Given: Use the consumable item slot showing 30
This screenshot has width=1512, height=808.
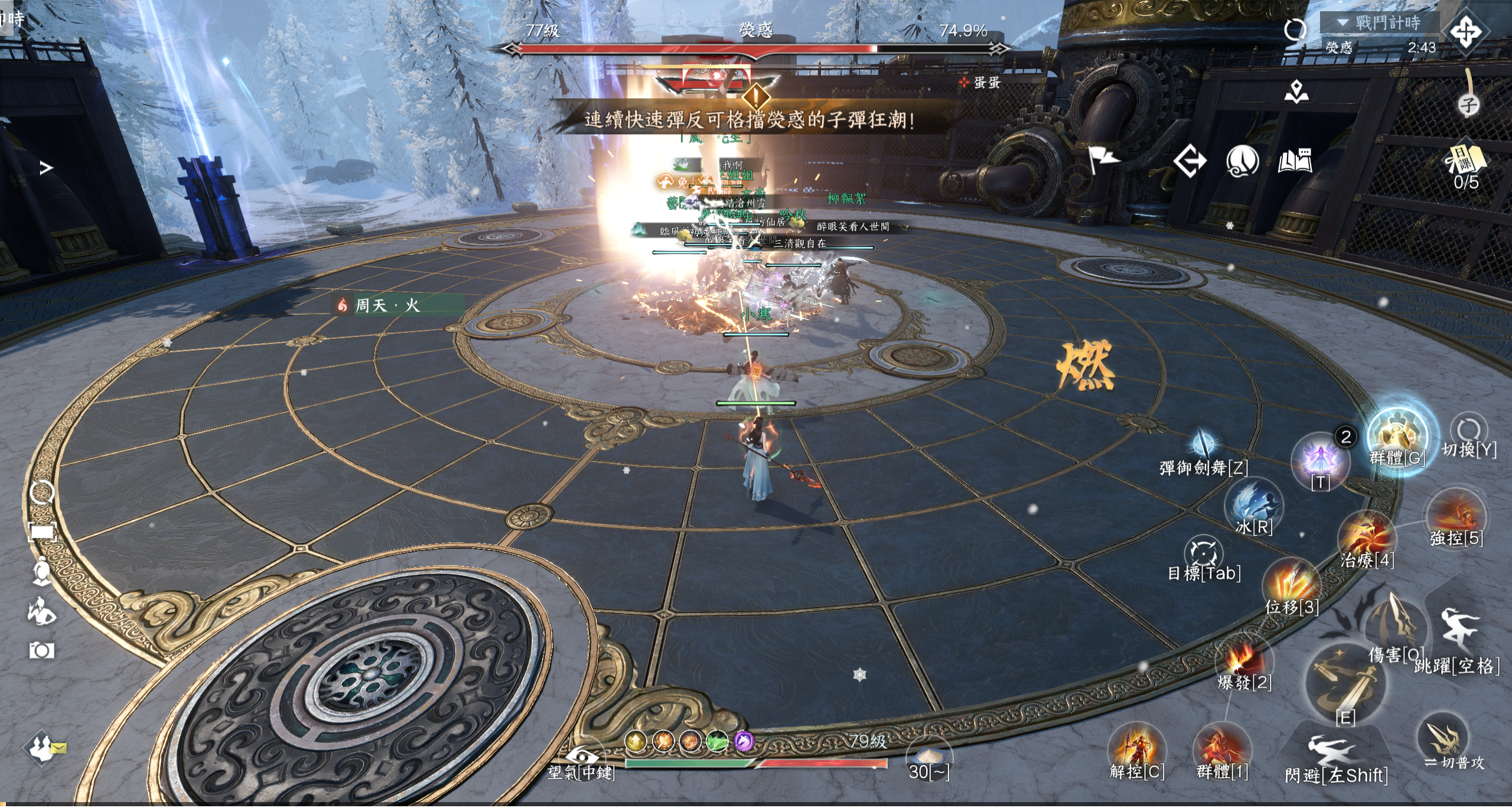Looking at the screenshot, I should click(929, 759).
